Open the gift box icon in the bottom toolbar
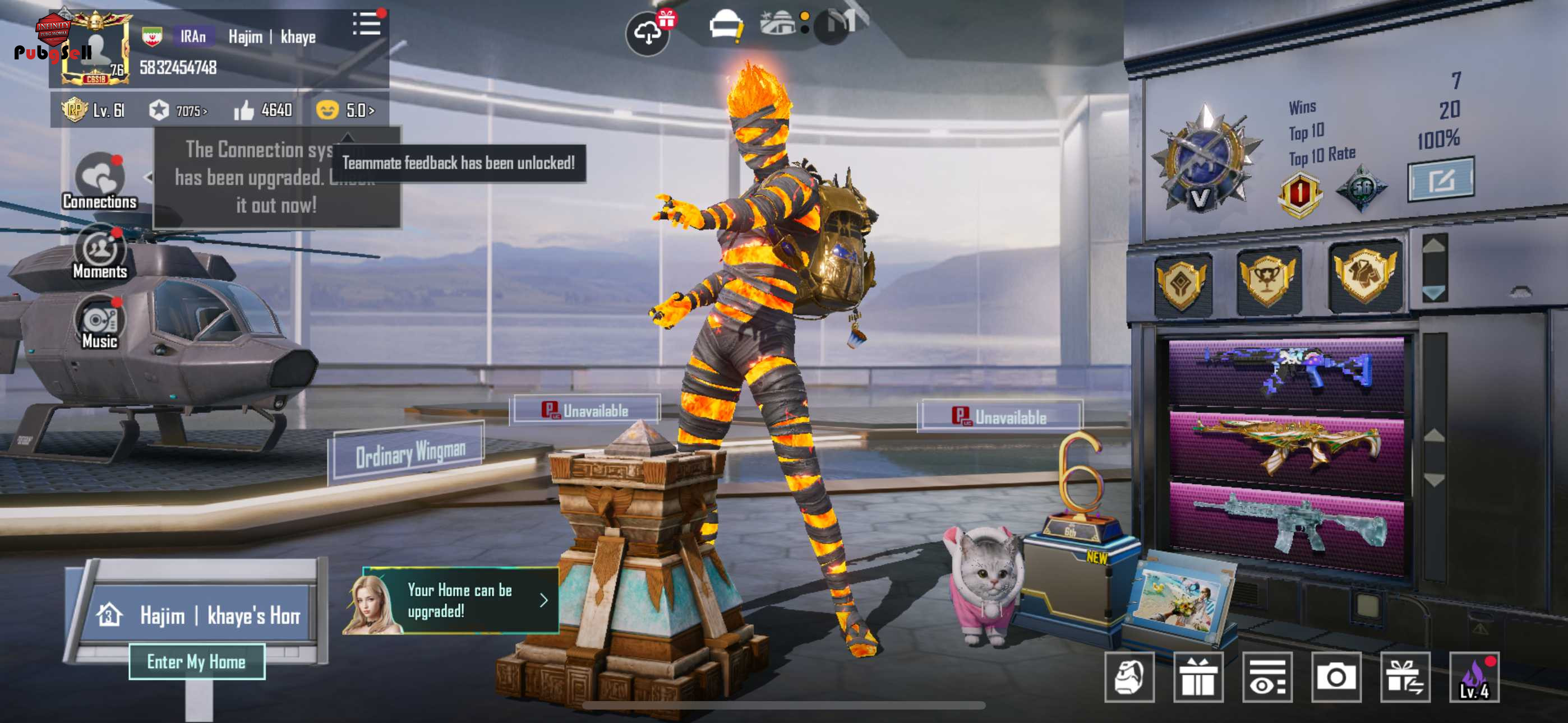 [1198, 678]
